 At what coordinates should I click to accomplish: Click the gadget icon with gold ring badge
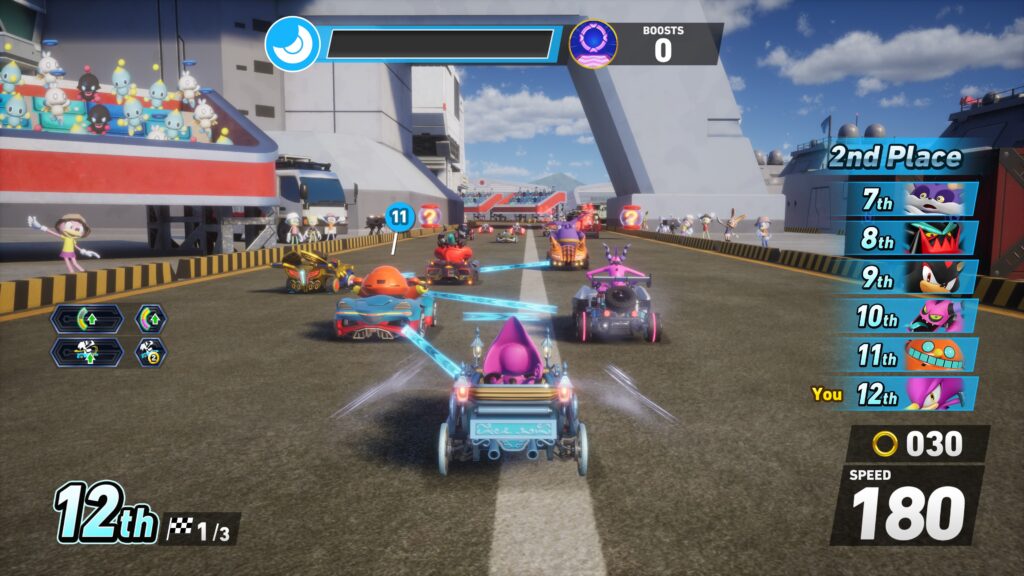[151, 352]
